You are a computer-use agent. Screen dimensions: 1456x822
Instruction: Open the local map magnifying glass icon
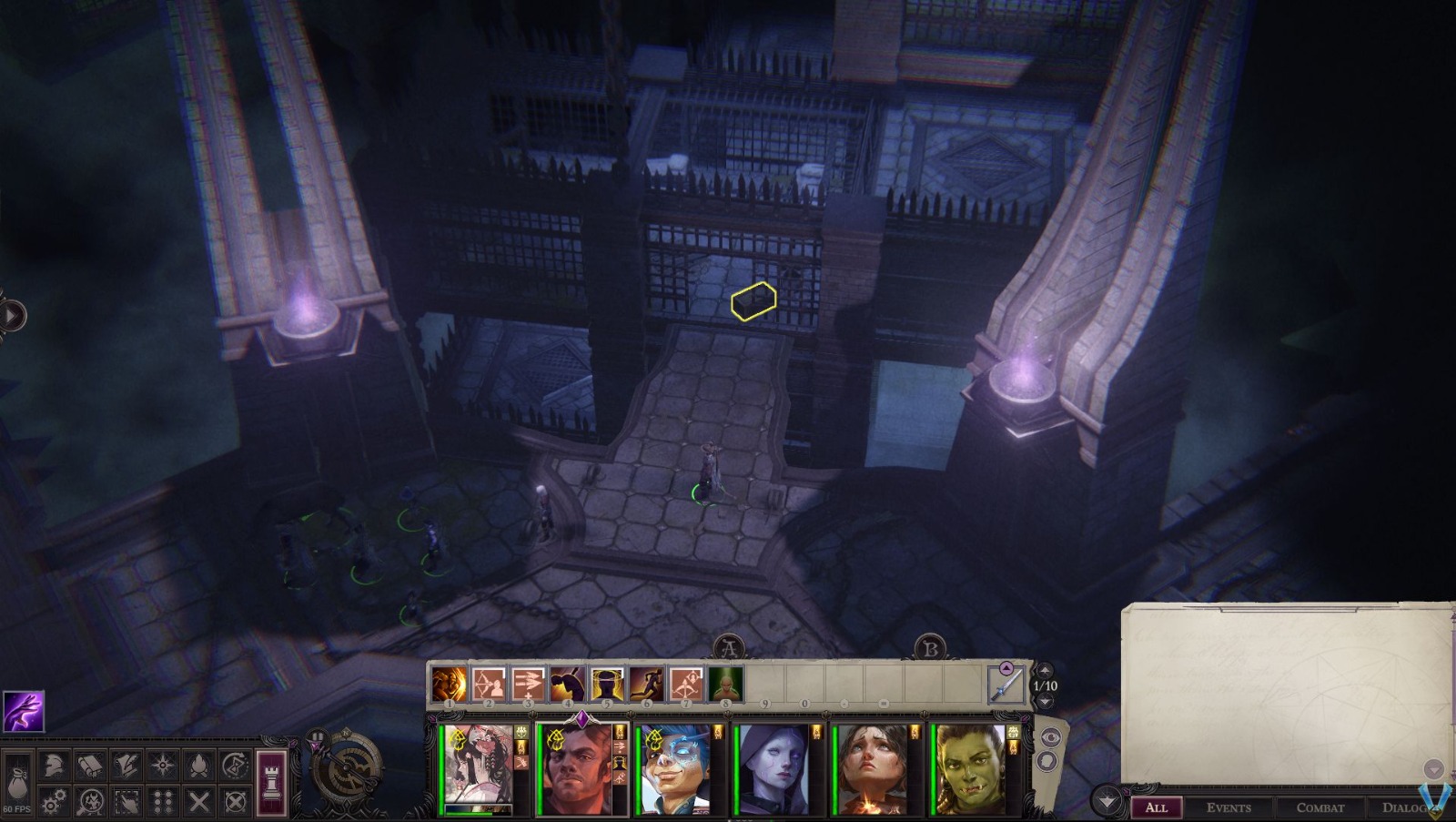pos(88,804)
